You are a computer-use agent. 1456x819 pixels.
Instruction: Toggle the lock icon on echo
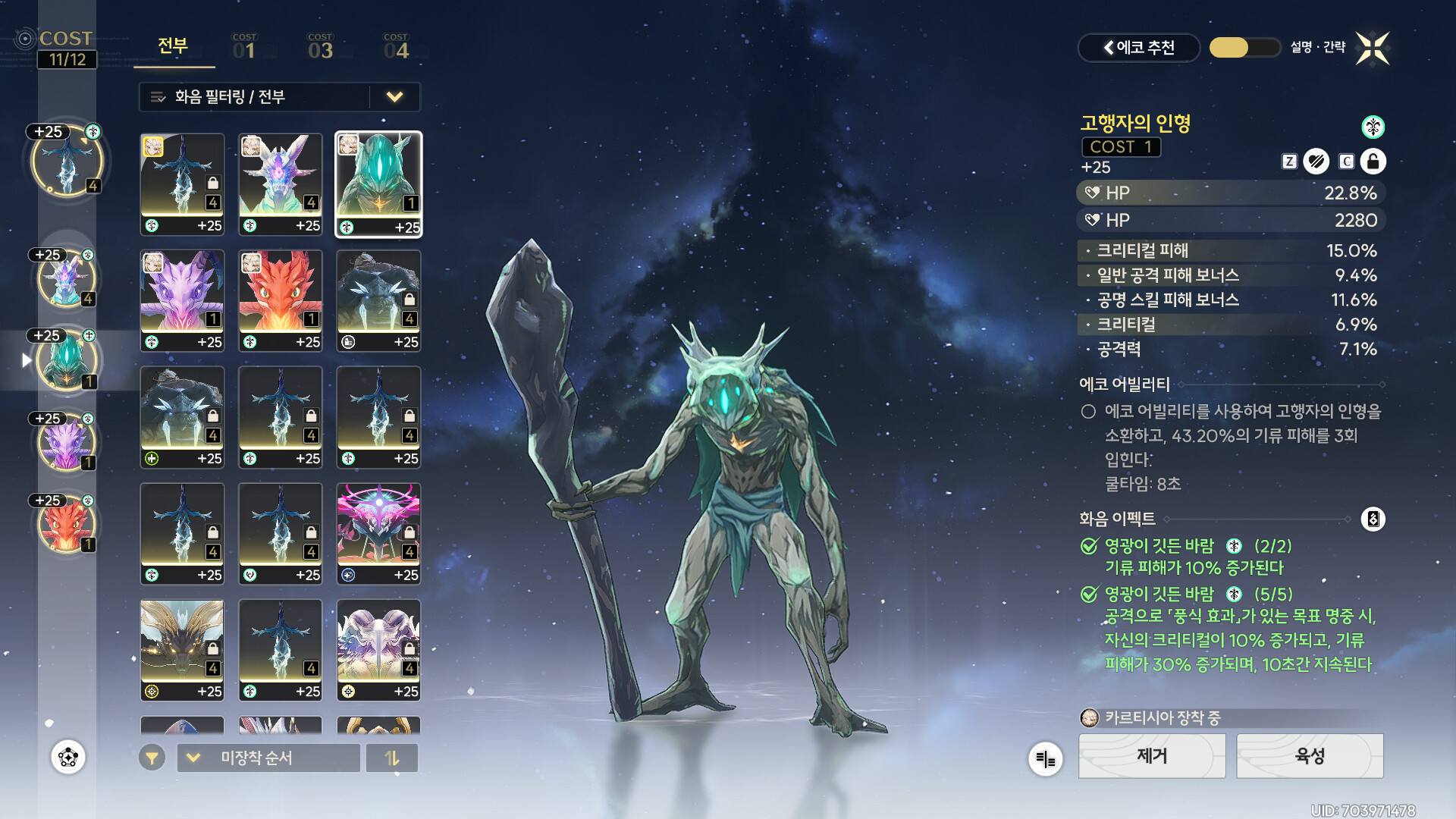[x=1373, y=162]
